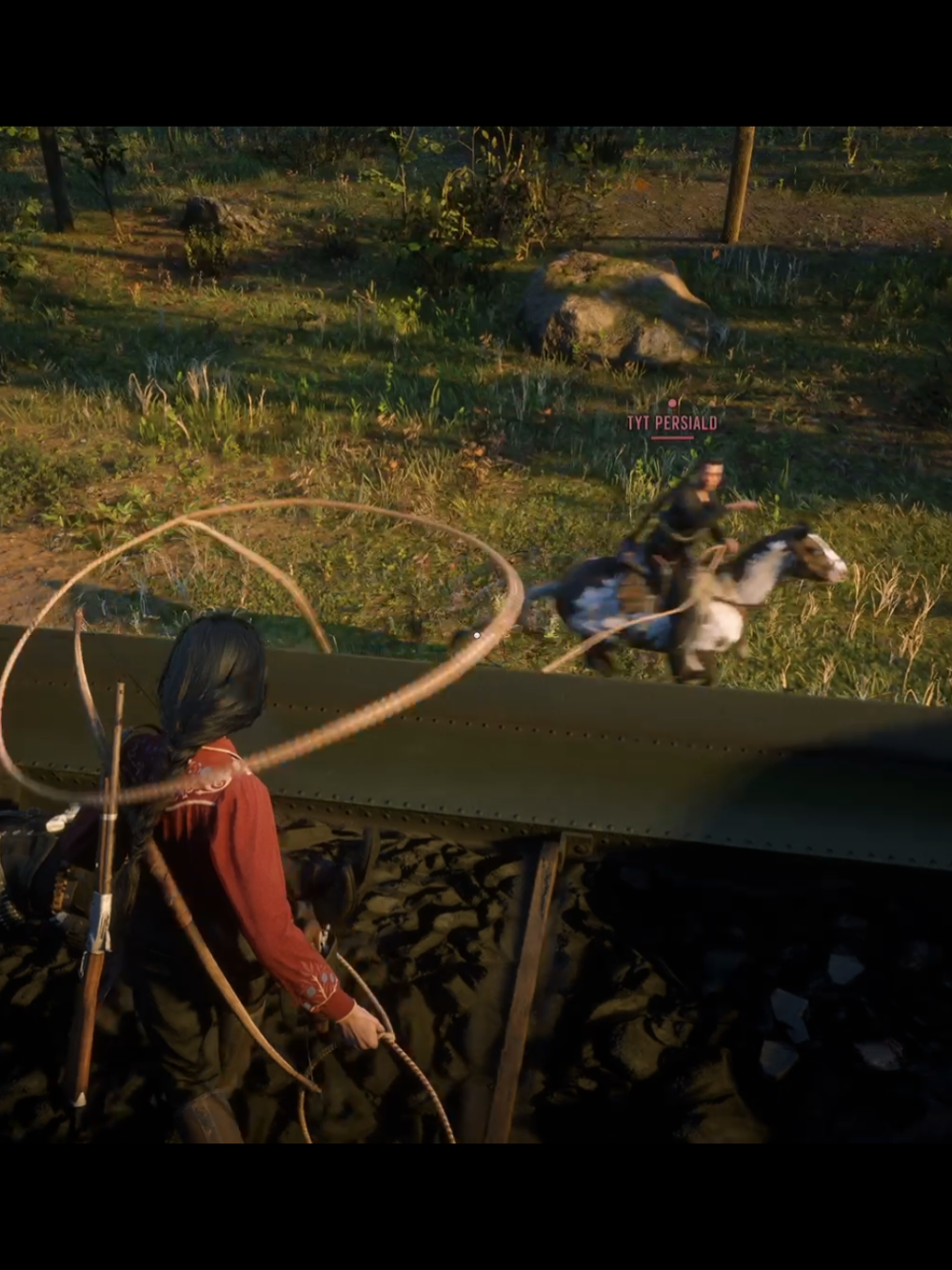
Task: Select the TYT PERSIALD player name tag
Action: 671,423
